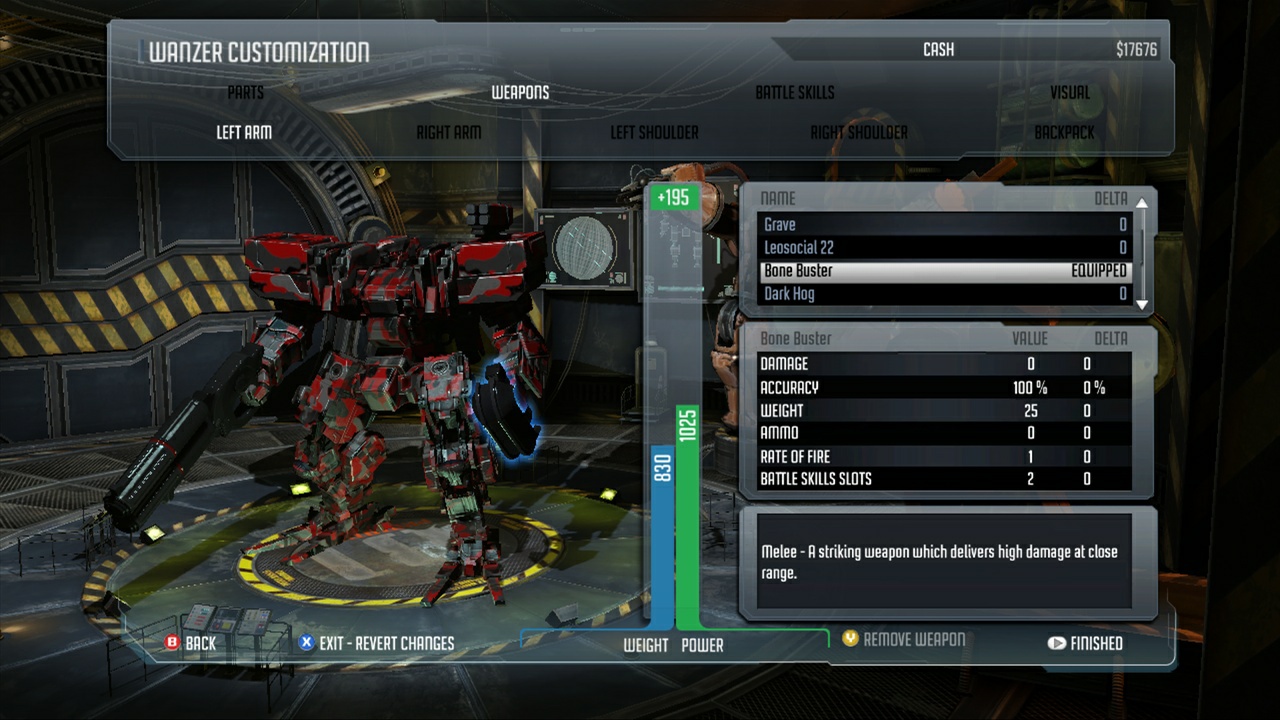Click the Finished start-button icon
Screen dimensions: 1280x720
coord(1058,643)
